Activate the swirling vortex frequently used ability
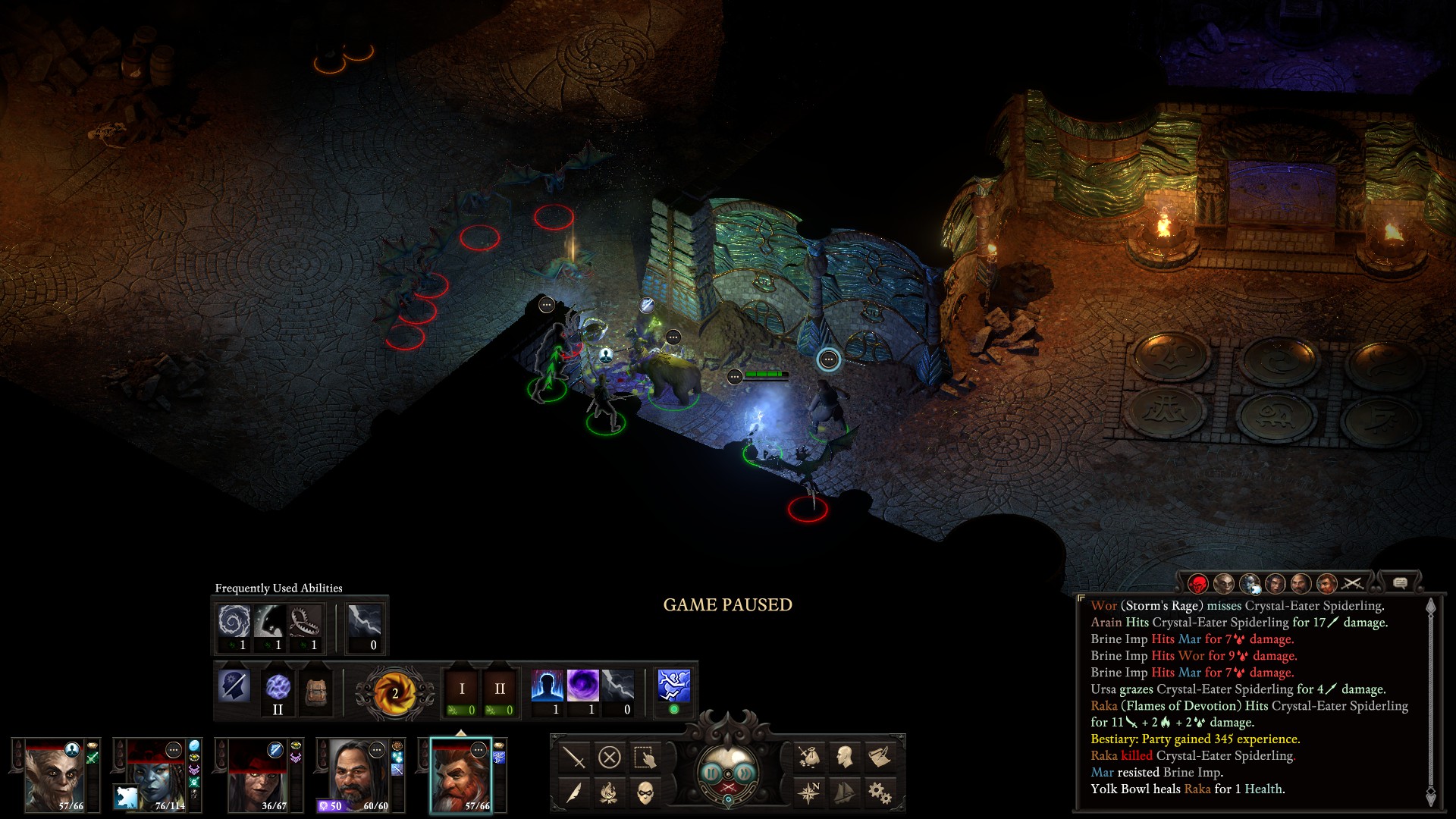Screen dimensions: 1456x819 234,623
